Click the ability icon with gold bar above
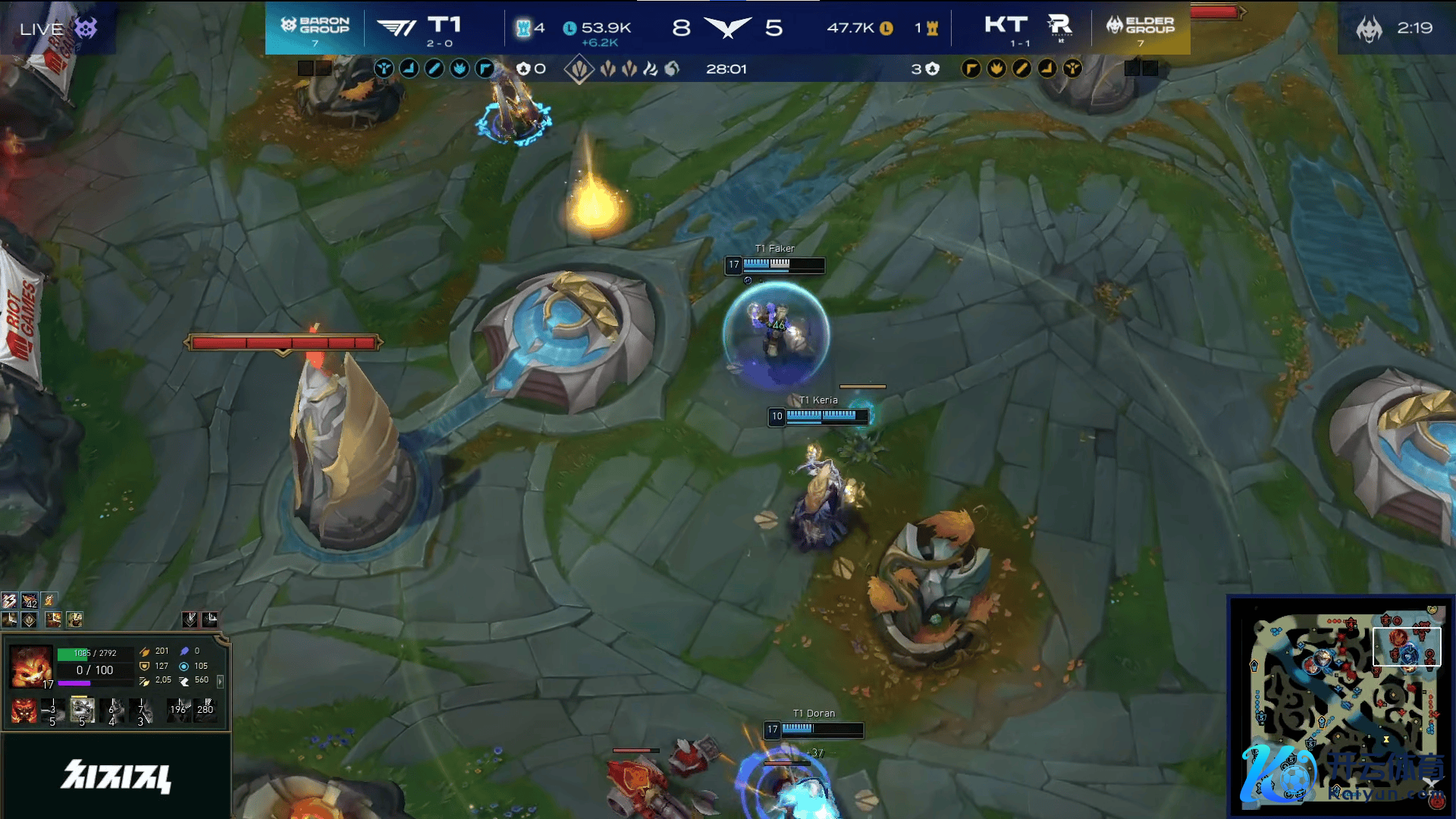Image resolution: width=1456 pixels, height=819 pixels. click(x=82, y=711)
